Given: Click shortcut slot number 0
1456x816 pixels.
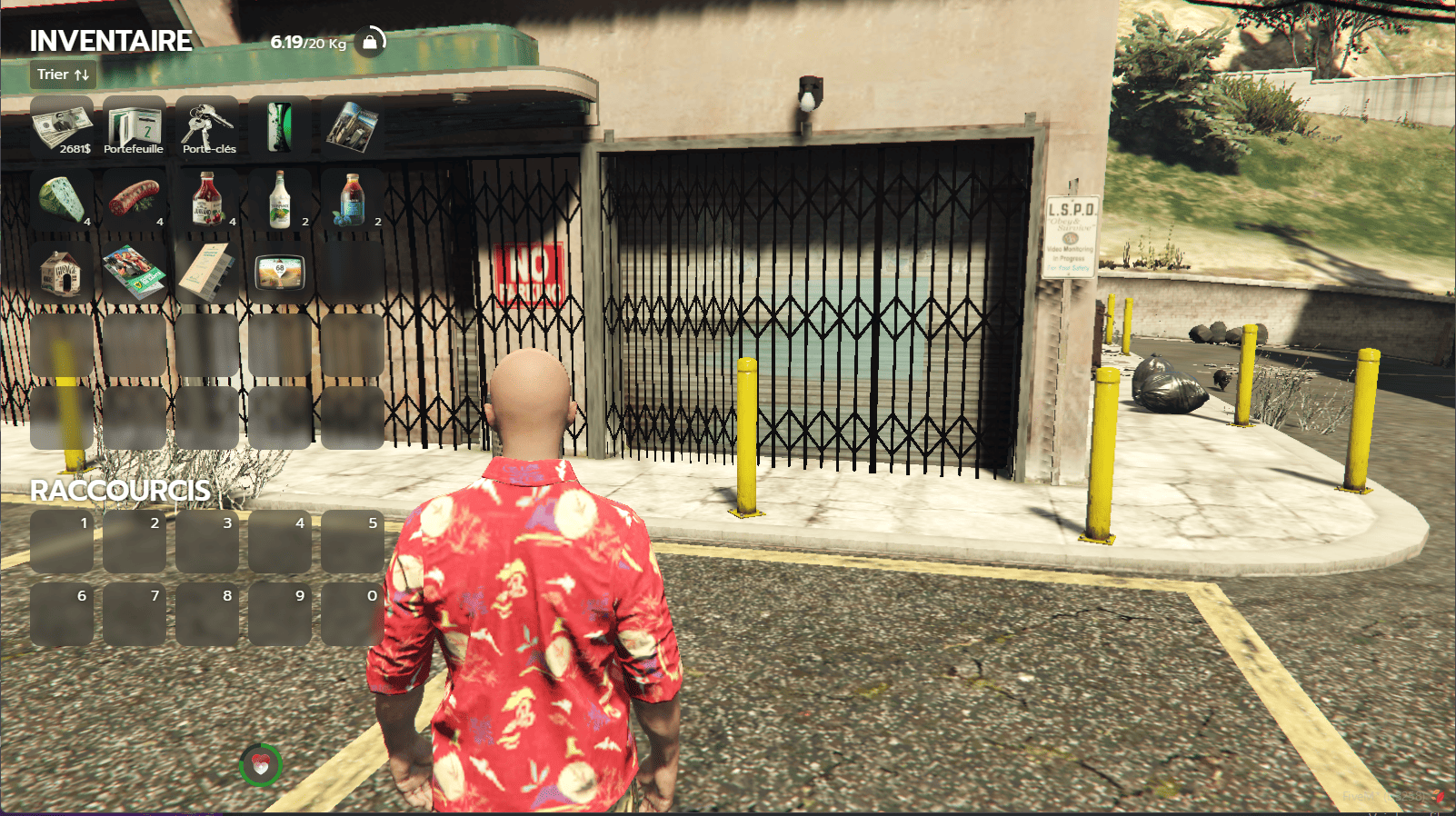Looking at the screenshot, I should pos(353,614).
